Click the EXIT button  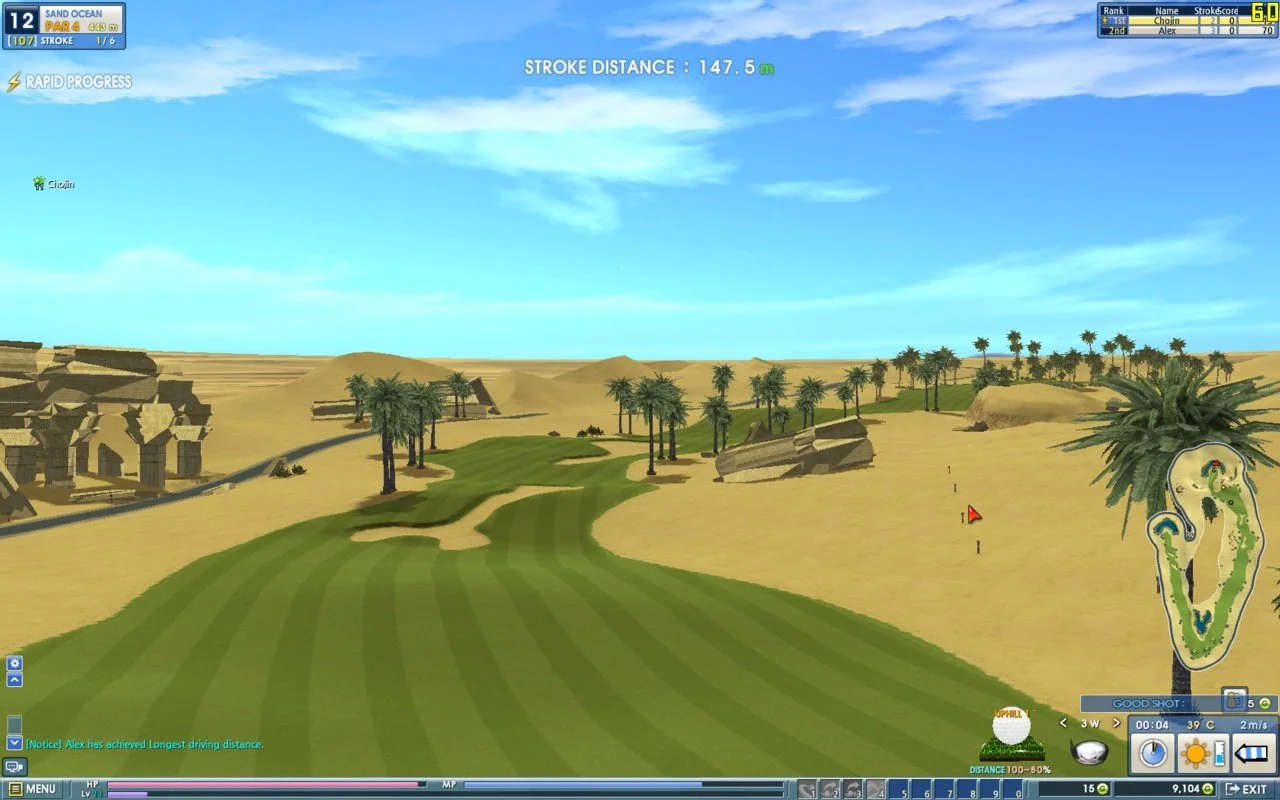click(1247, 789)
